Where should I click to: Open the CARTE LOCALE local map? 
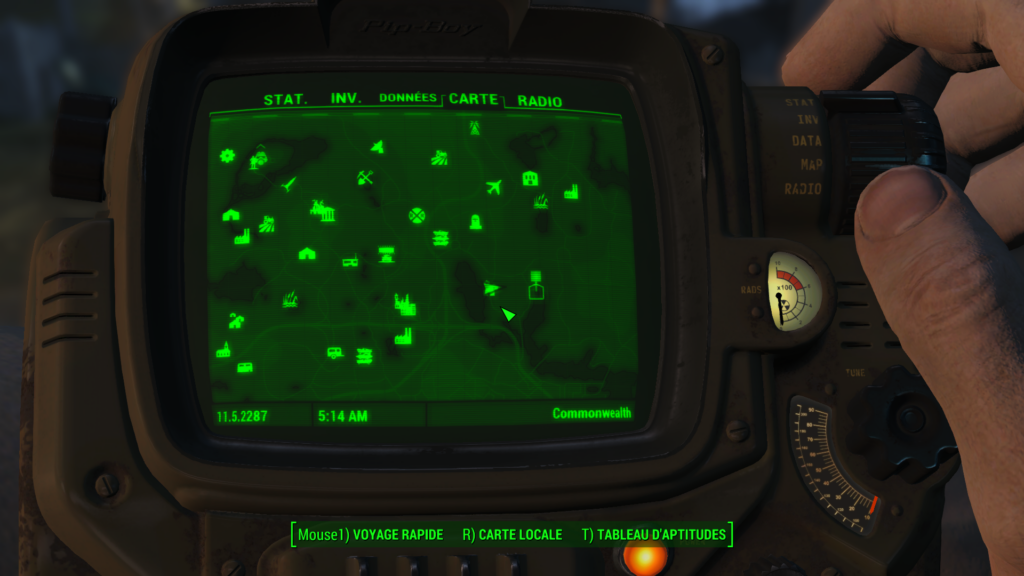tap(512, 535)
